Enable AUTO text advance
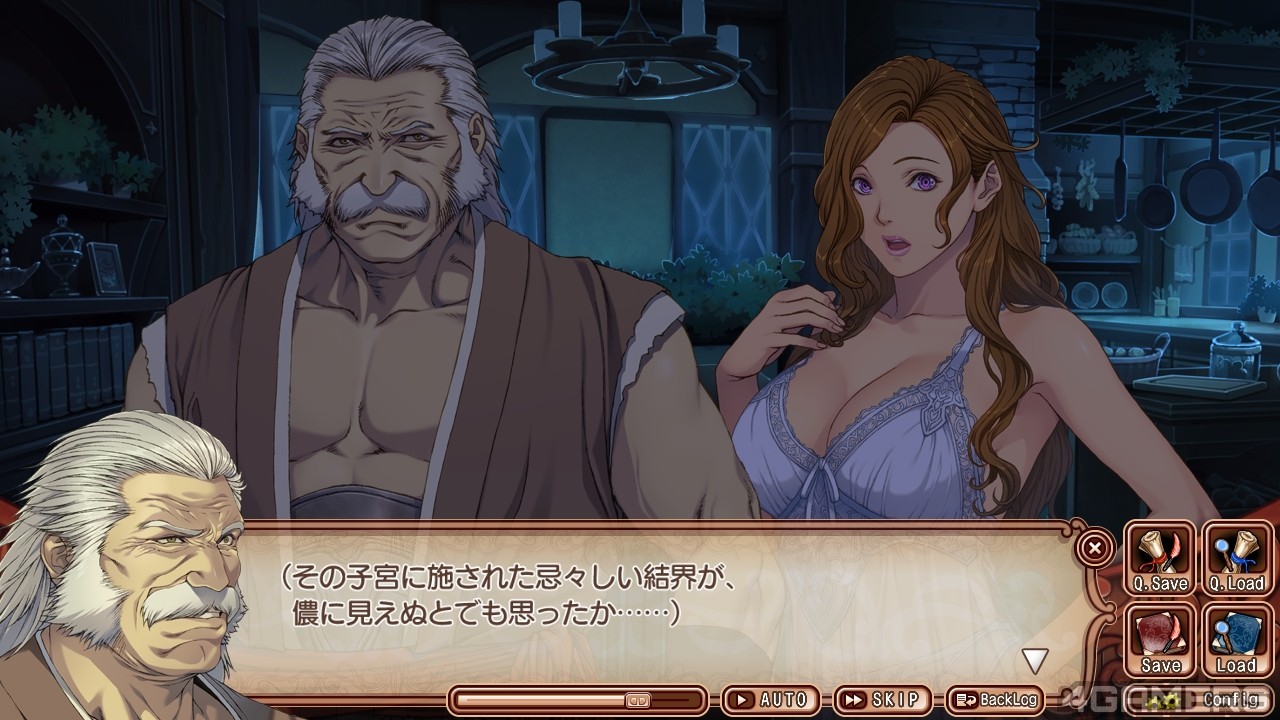The height and width of the screenshot is (720, 1280). pos(770,700)
